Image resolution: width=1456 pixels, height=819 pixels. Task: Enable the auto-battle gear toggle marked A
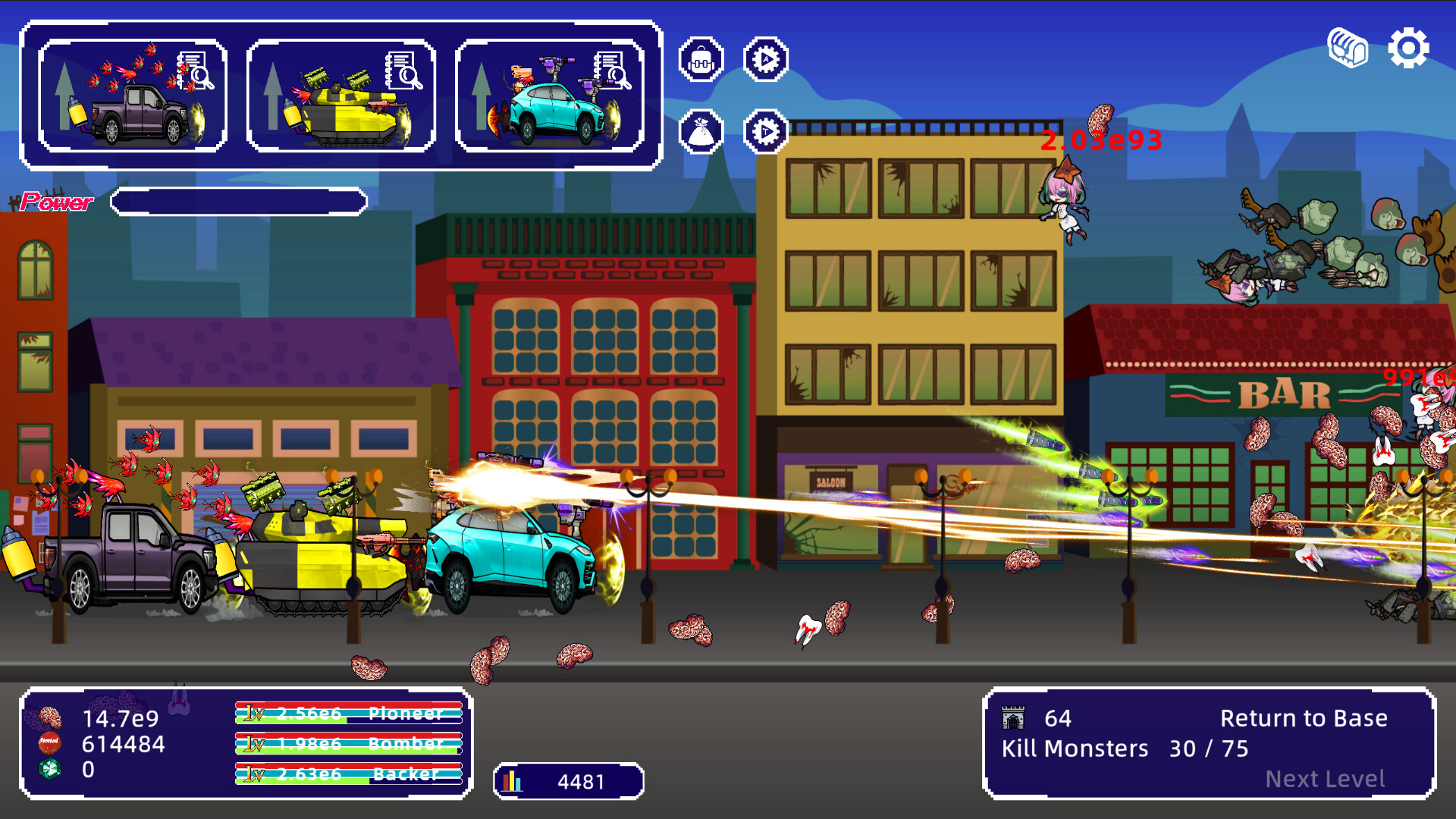click(767, 58)
